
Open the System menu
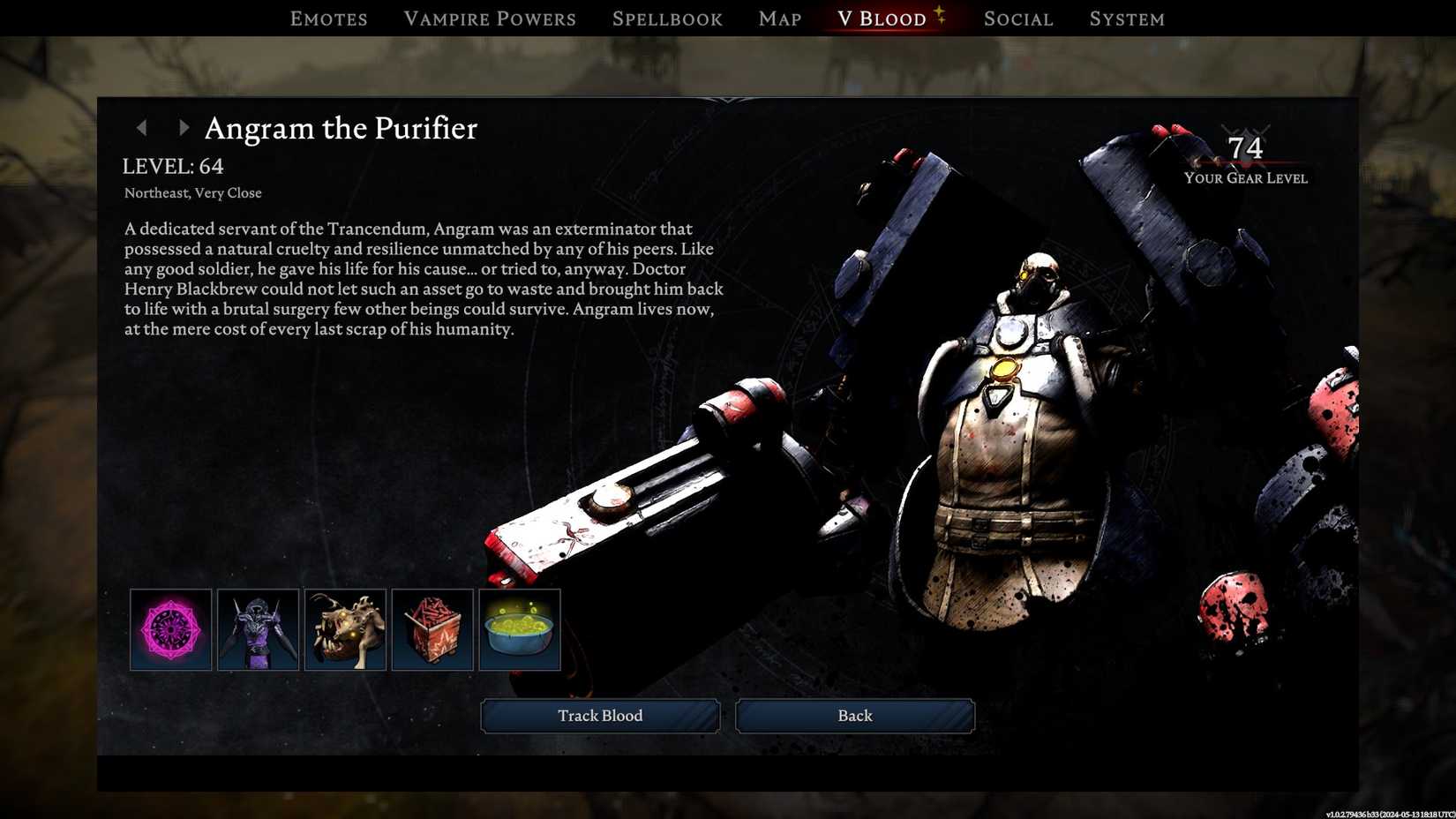tap(1127, 19)
